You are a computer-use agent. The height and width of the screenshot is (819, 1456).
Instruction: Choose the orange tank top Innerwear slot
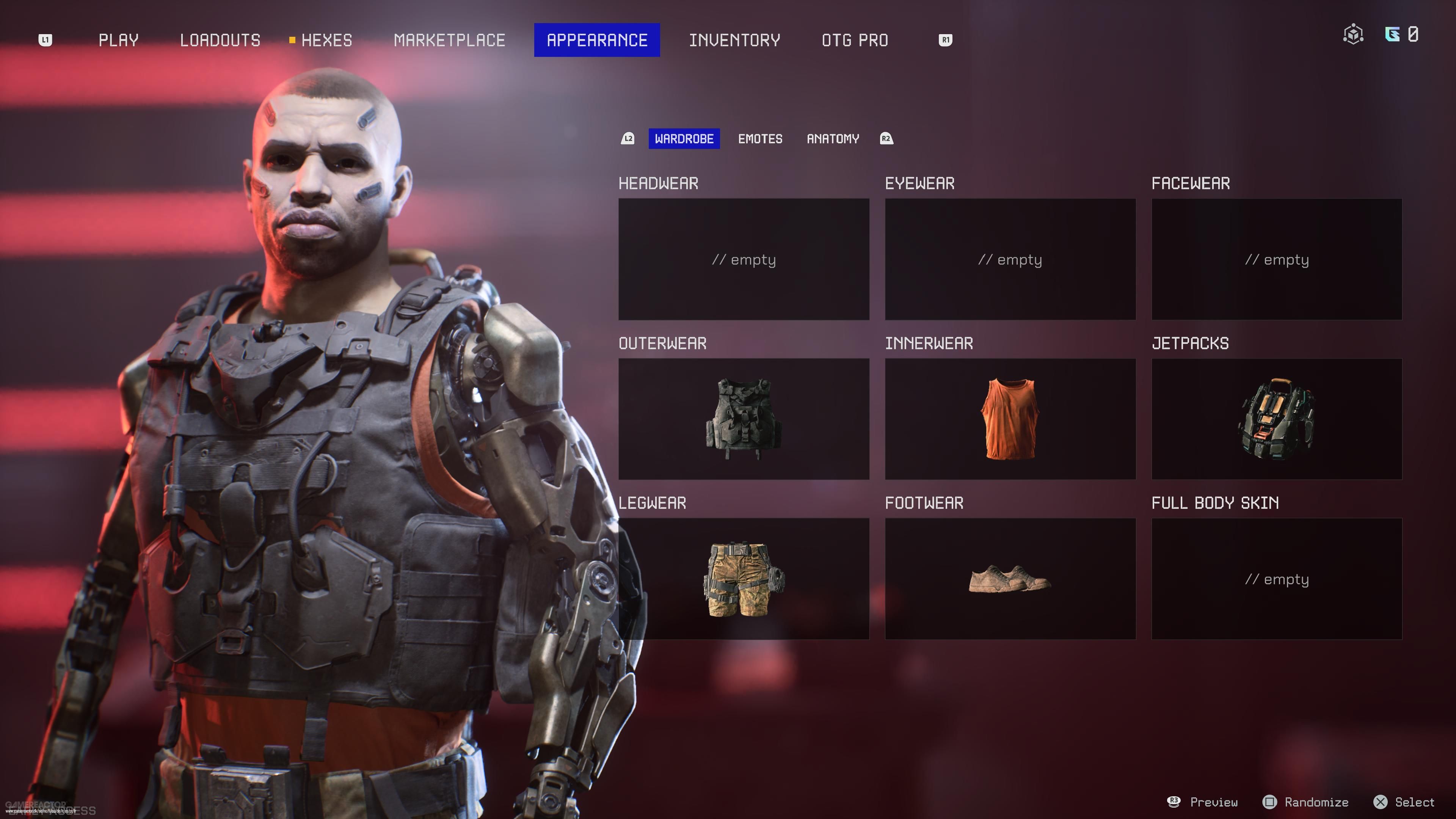1010,419
